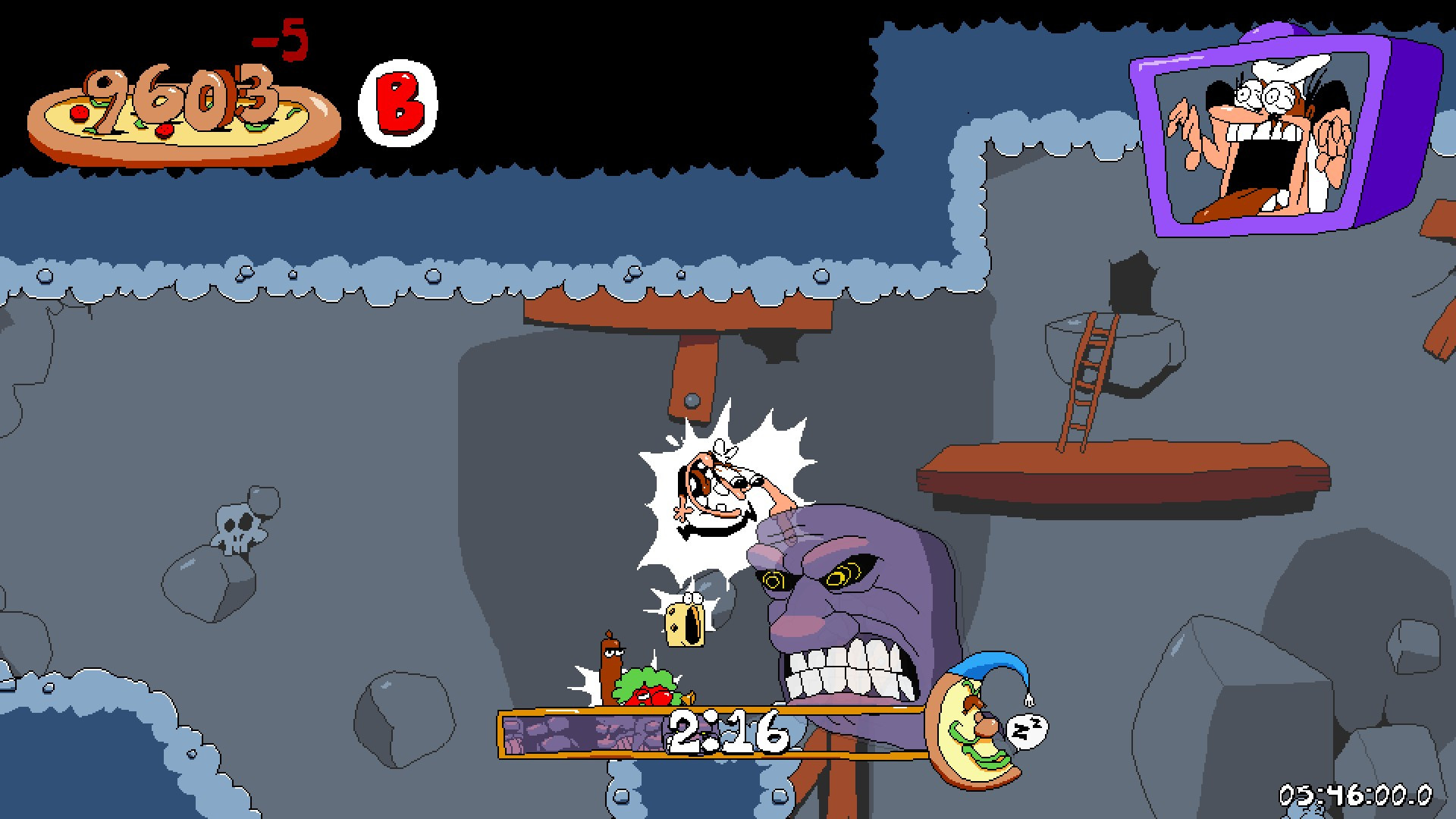The width and height of the screenshot is (1456, 819).
Task: Click the white burst around Peppino
Action: pos(720,500)
